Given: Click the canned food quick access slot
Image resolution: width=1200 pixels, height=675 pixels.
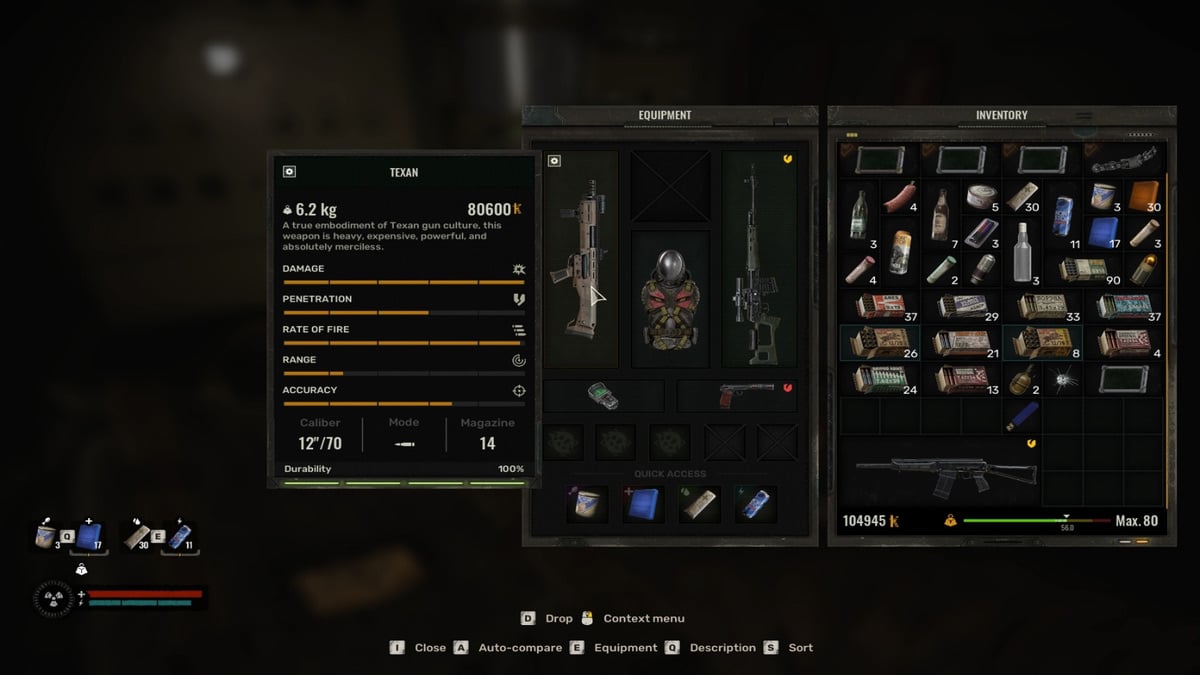Looking at the screenshot, I should (x=586, y=504).
